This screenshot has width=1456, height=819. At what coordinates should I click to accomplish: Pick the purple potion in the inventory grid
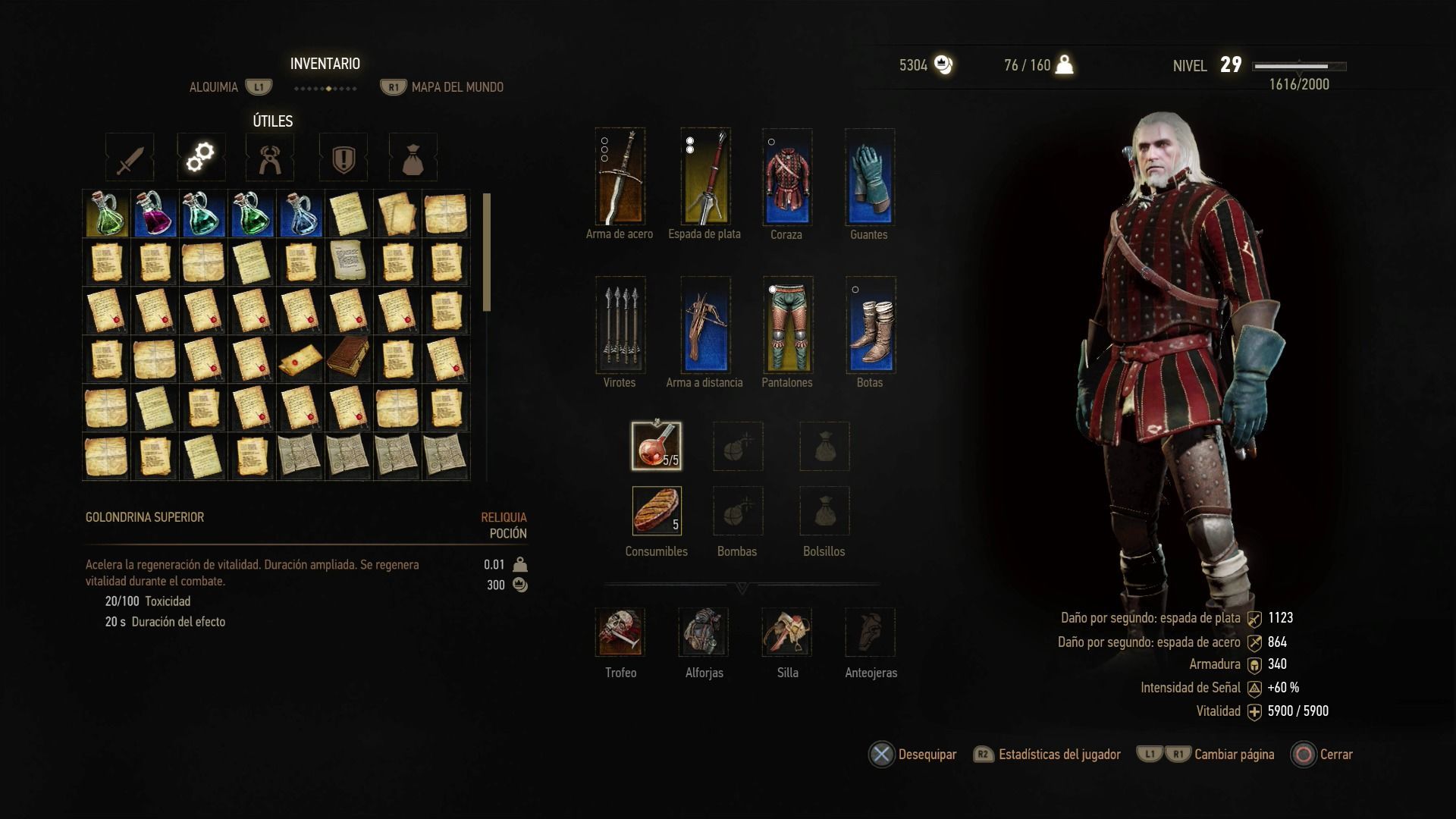coord(155,214)
